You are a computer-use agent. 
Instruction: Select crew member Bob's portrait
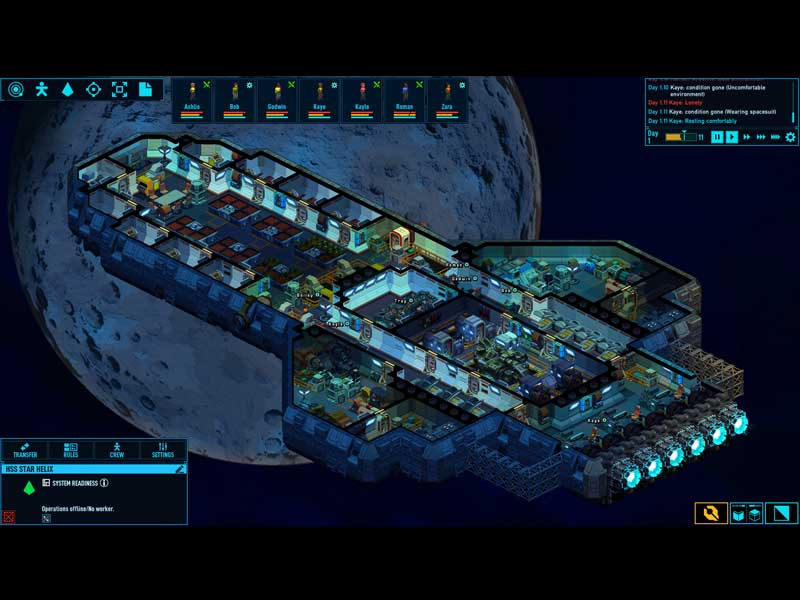234,100
